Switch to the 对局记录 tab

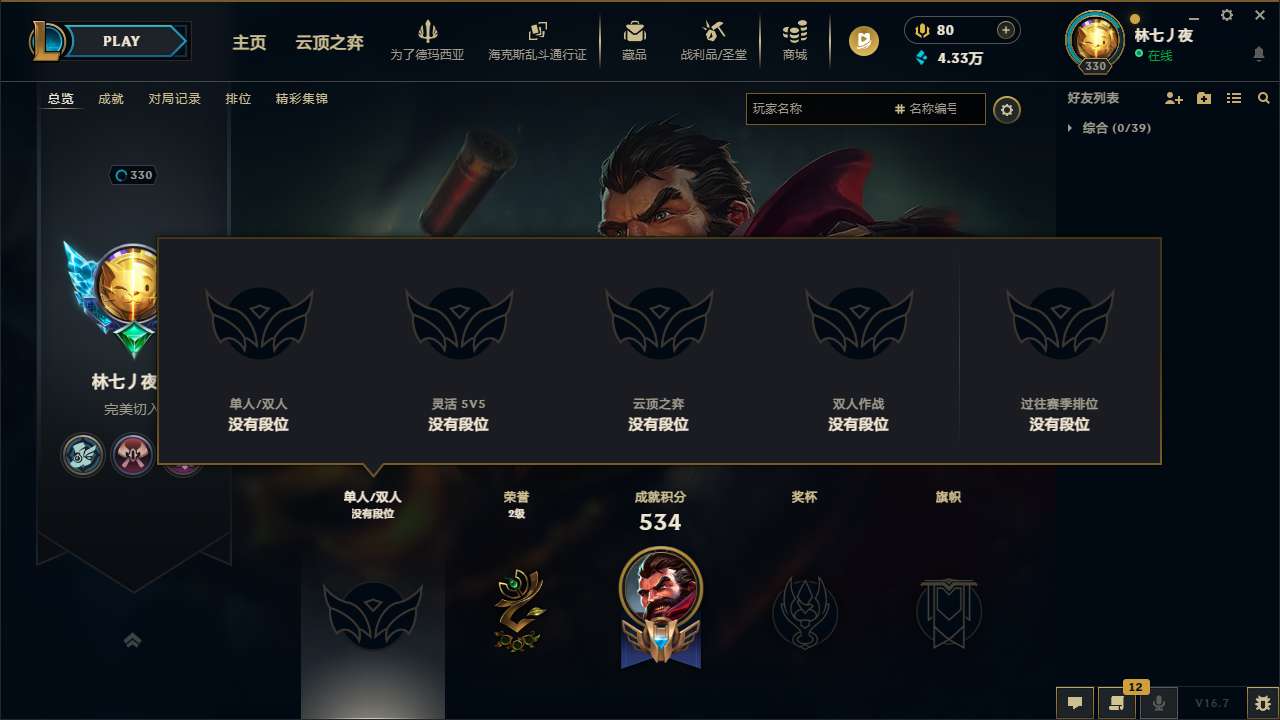coord(174,98)
